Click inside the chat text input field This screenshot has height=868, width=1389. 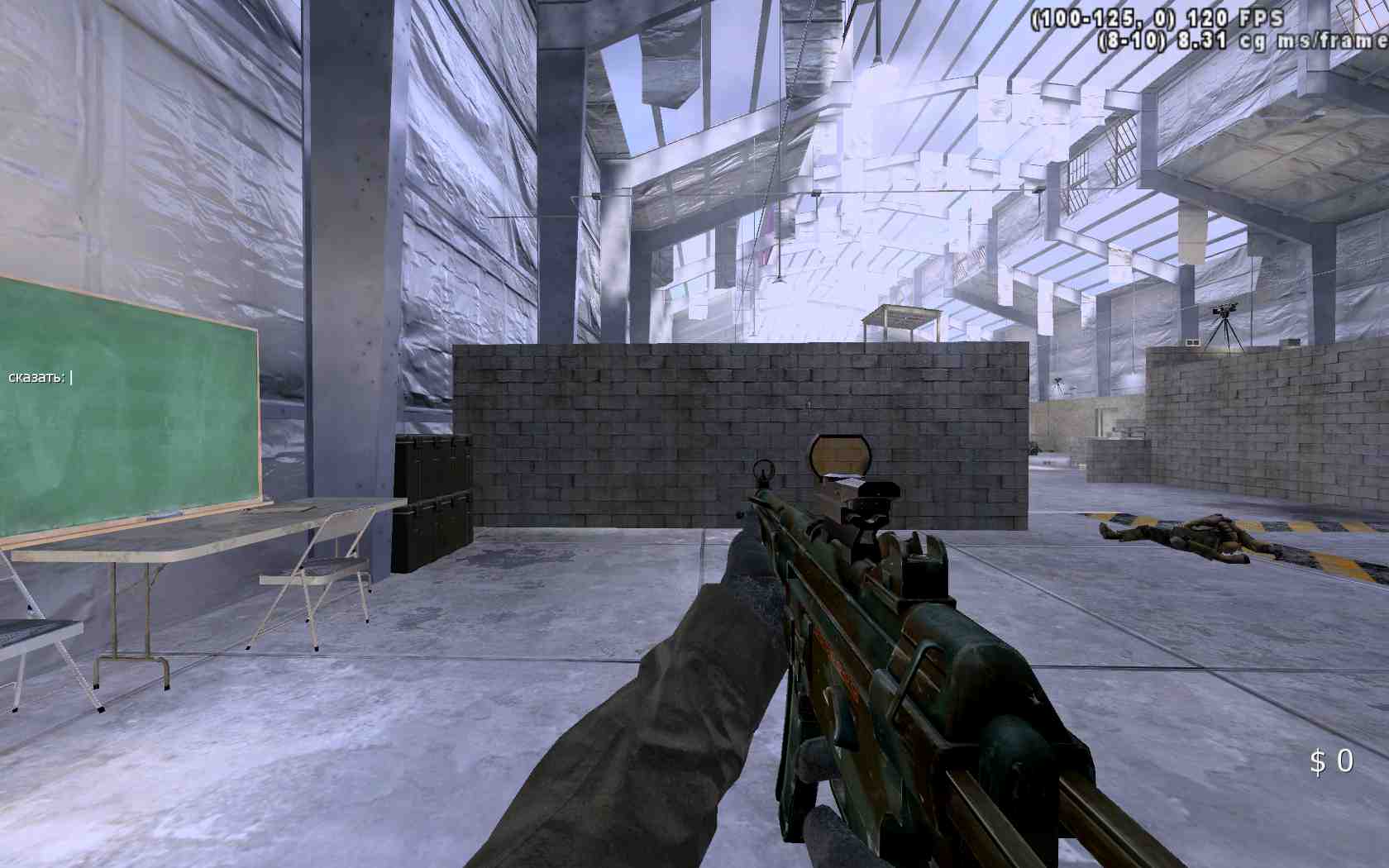click(79, 379)
